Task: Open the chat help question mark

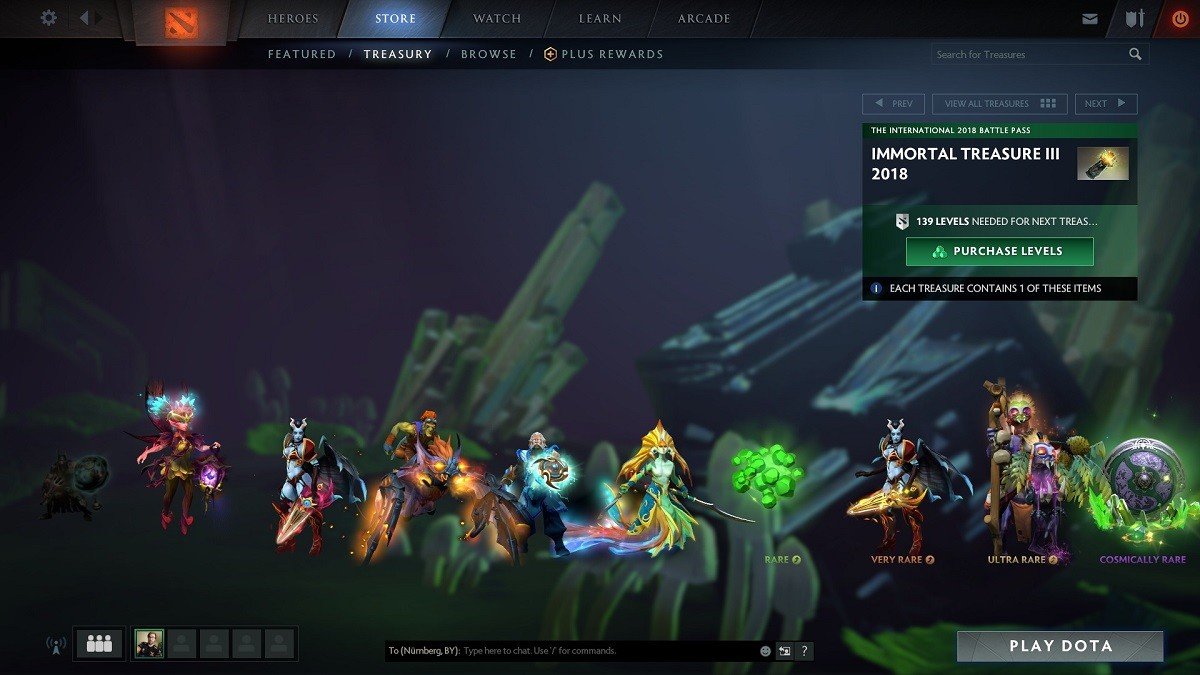Action: 805,651
